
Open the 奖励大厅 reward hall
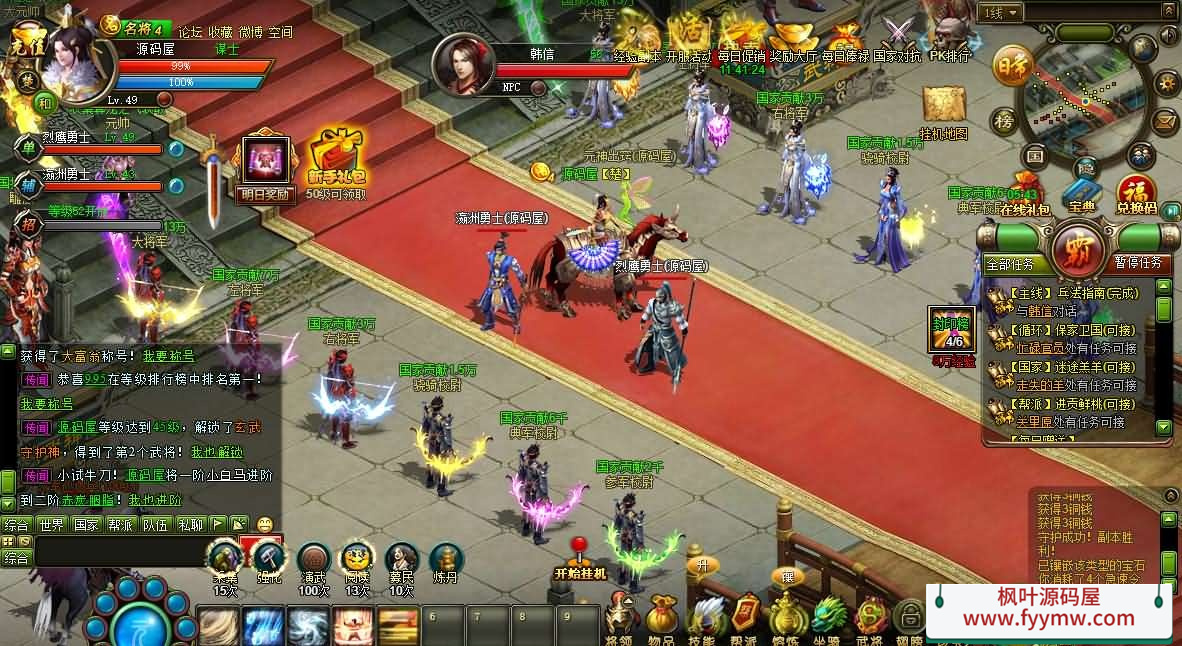[793, 40]
